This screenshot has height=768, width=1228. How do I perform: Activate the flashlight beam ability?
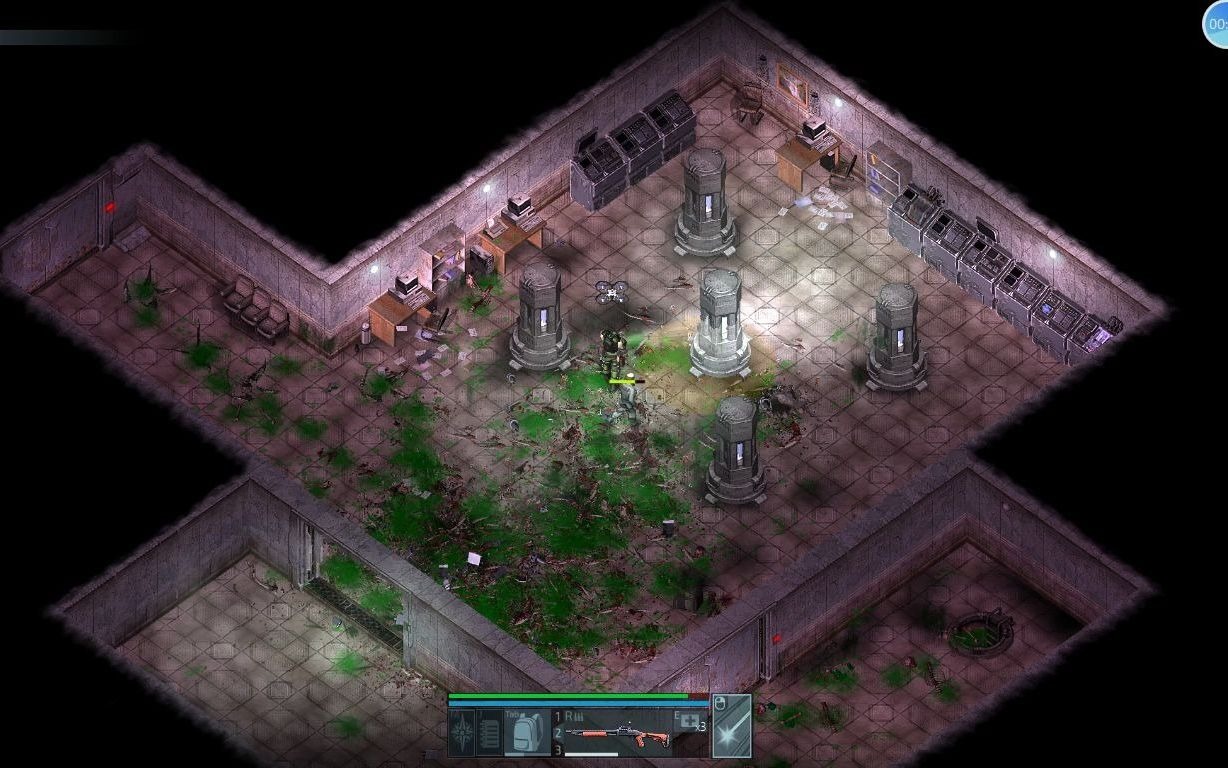(731, 726)
